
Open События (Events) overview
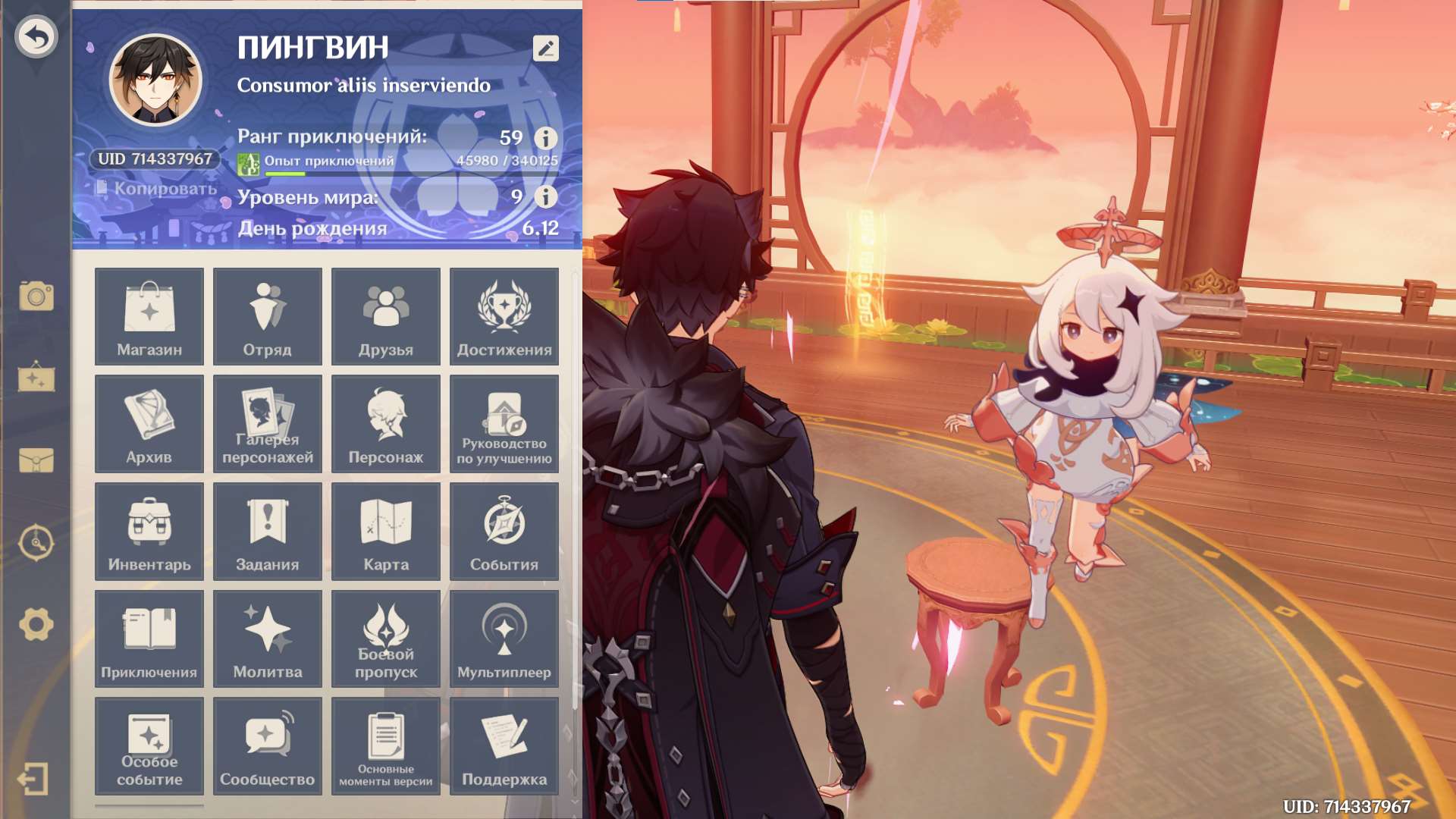click(504, 531)
